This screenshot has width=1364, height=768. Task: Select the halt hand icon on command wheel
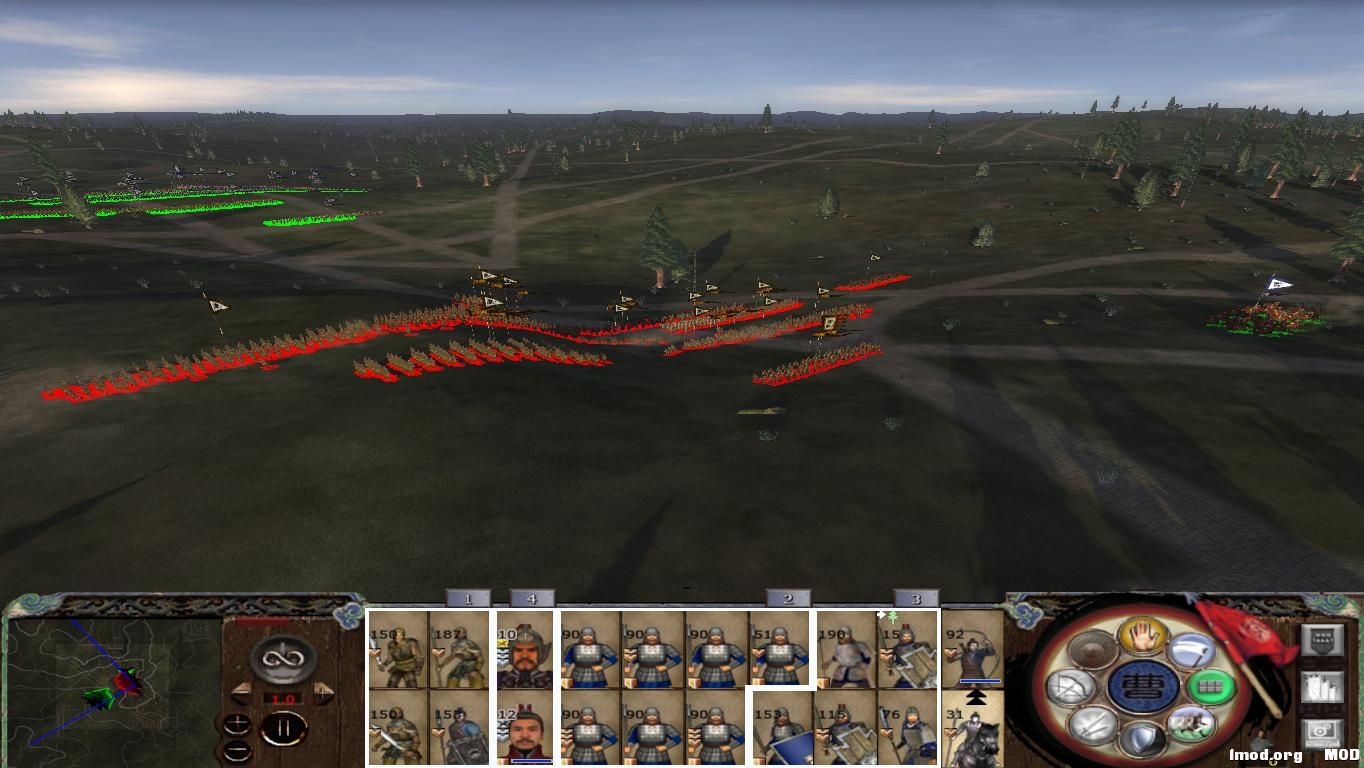[1141, 636]
